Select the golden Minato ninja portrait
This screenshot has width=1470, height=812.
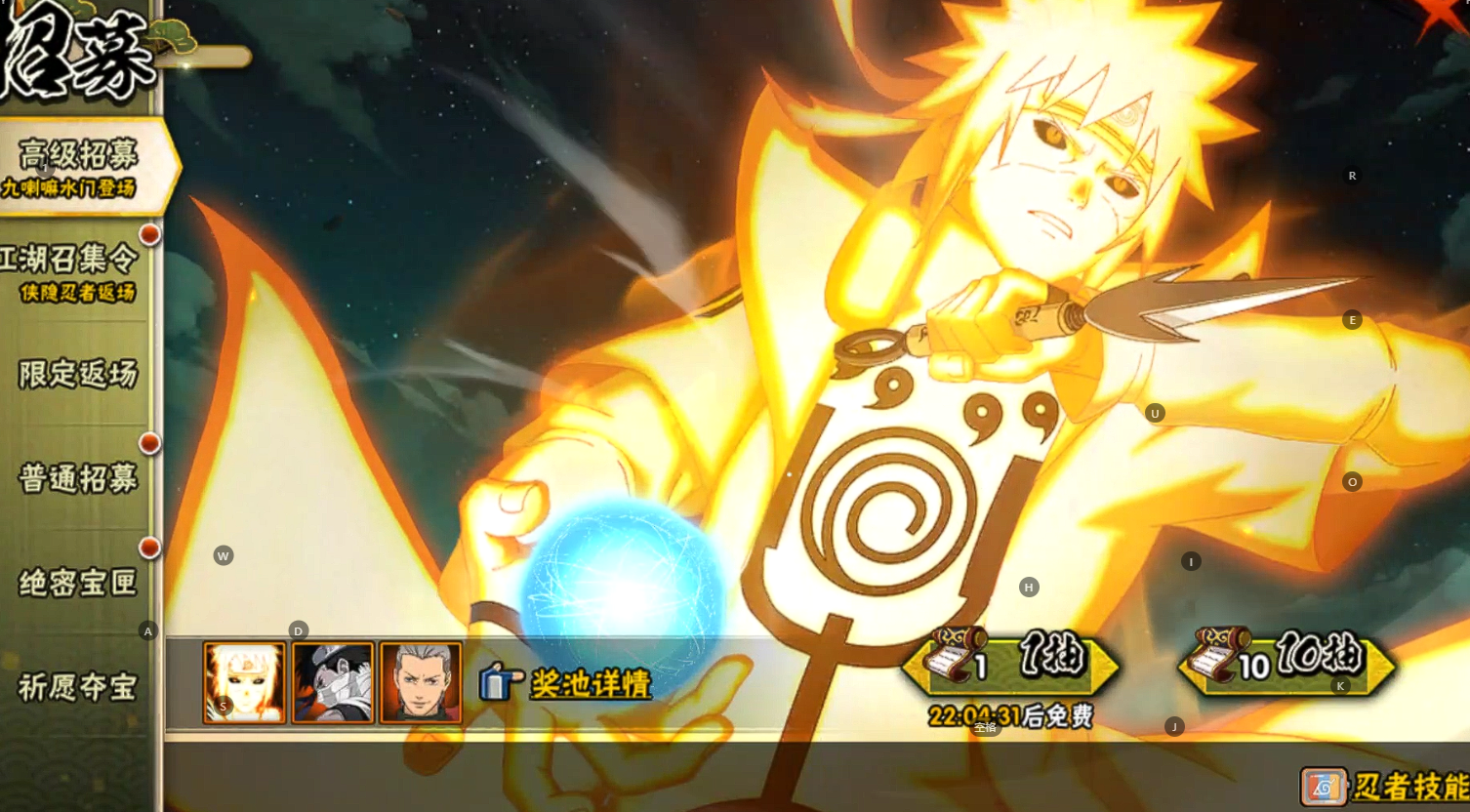[244, 682]
